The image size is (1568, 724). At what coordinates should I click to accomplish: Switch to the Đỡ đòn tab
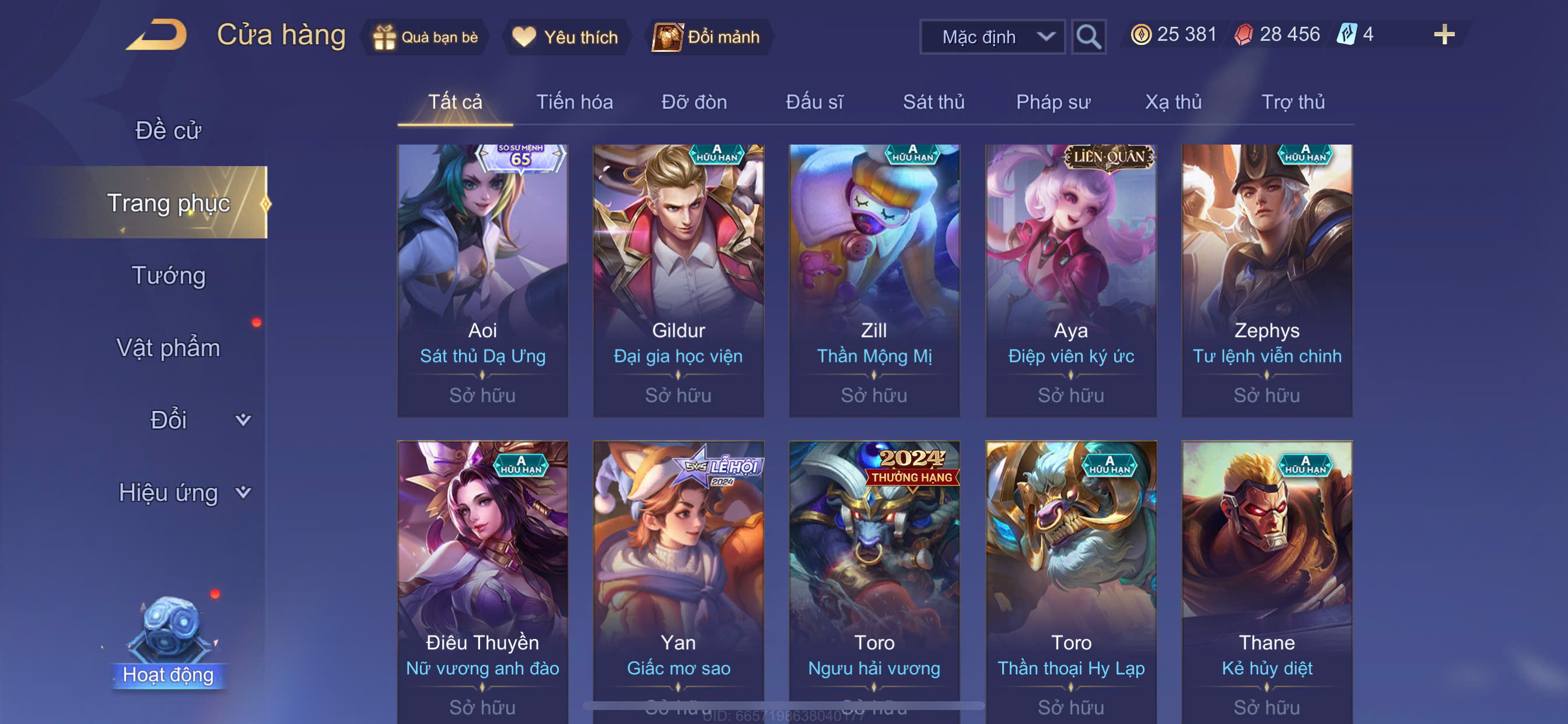pos(694,101)
